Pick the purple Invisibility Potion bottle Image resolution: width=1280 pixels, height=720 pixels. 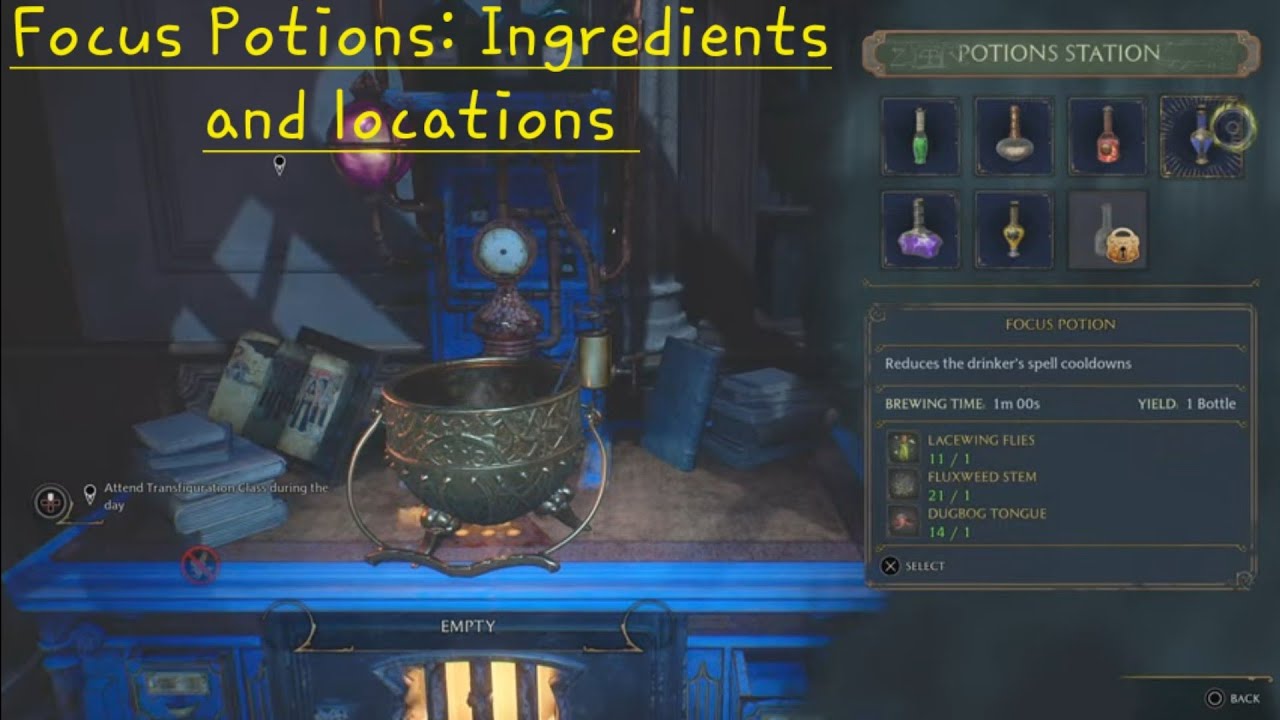[920, 231]
